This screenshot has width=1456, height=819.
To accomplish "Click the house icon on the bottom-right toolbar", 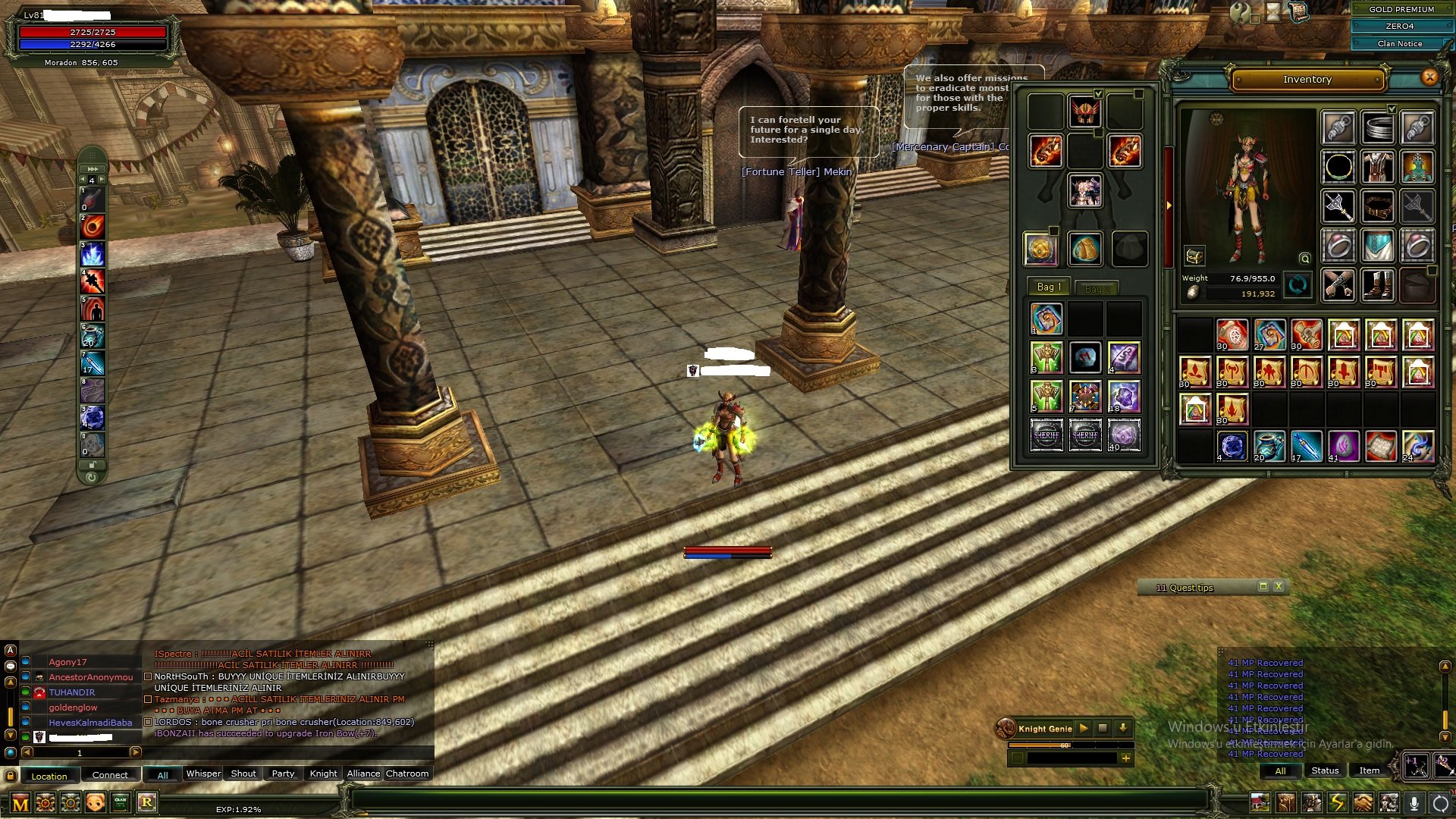I will (1260, 803).
